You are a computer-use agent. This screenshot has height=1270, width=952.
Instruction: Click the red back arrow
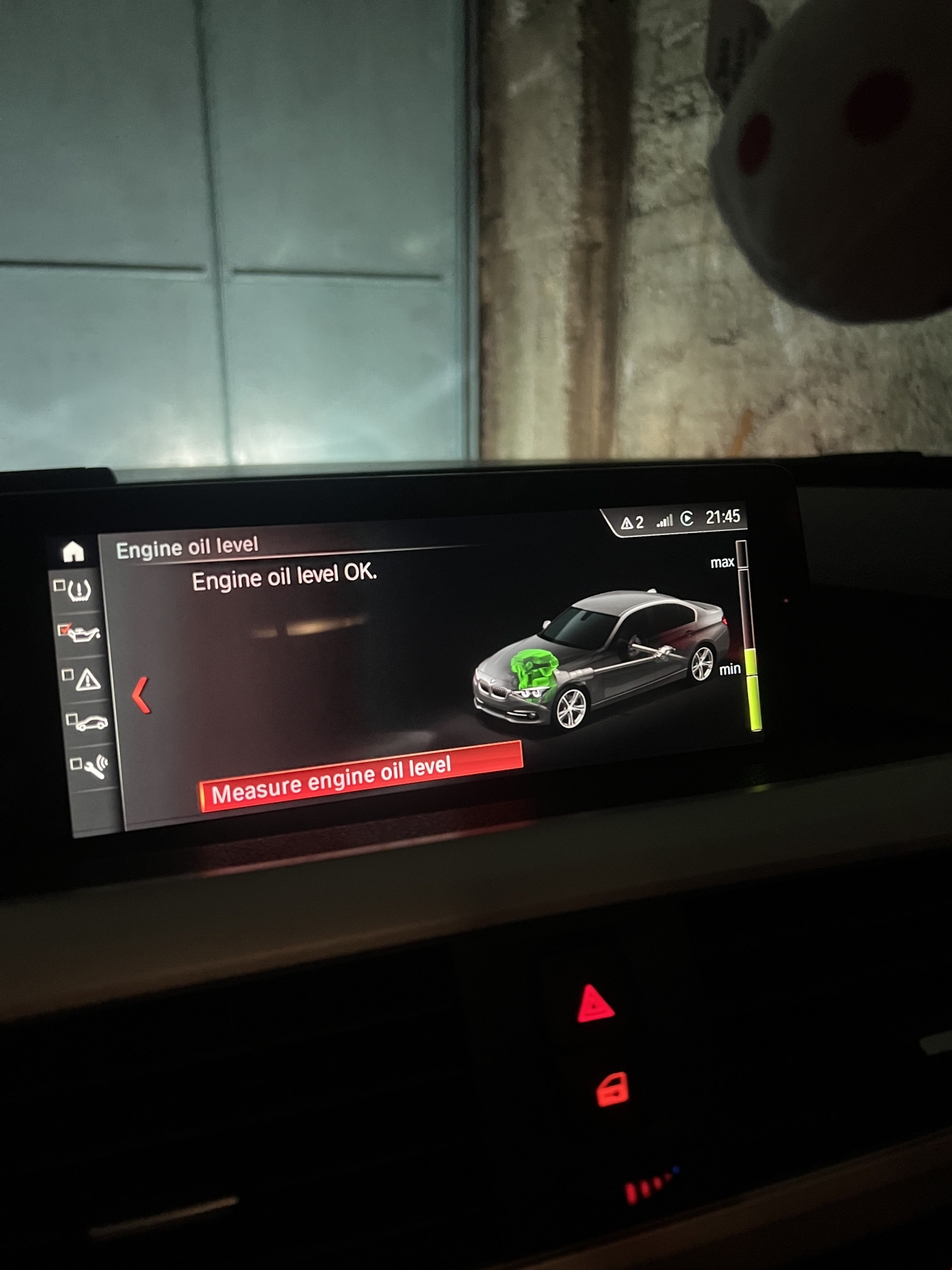(x=141, y=695)
